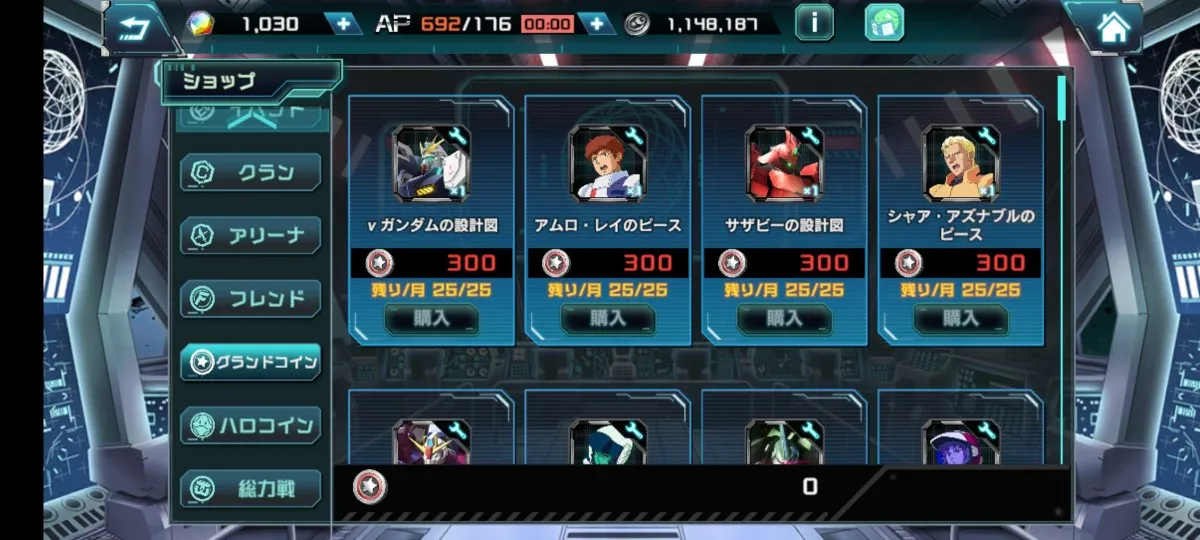View the ν Gundam blueprint icon
The image size is (1200, 540).
(432, 163)
